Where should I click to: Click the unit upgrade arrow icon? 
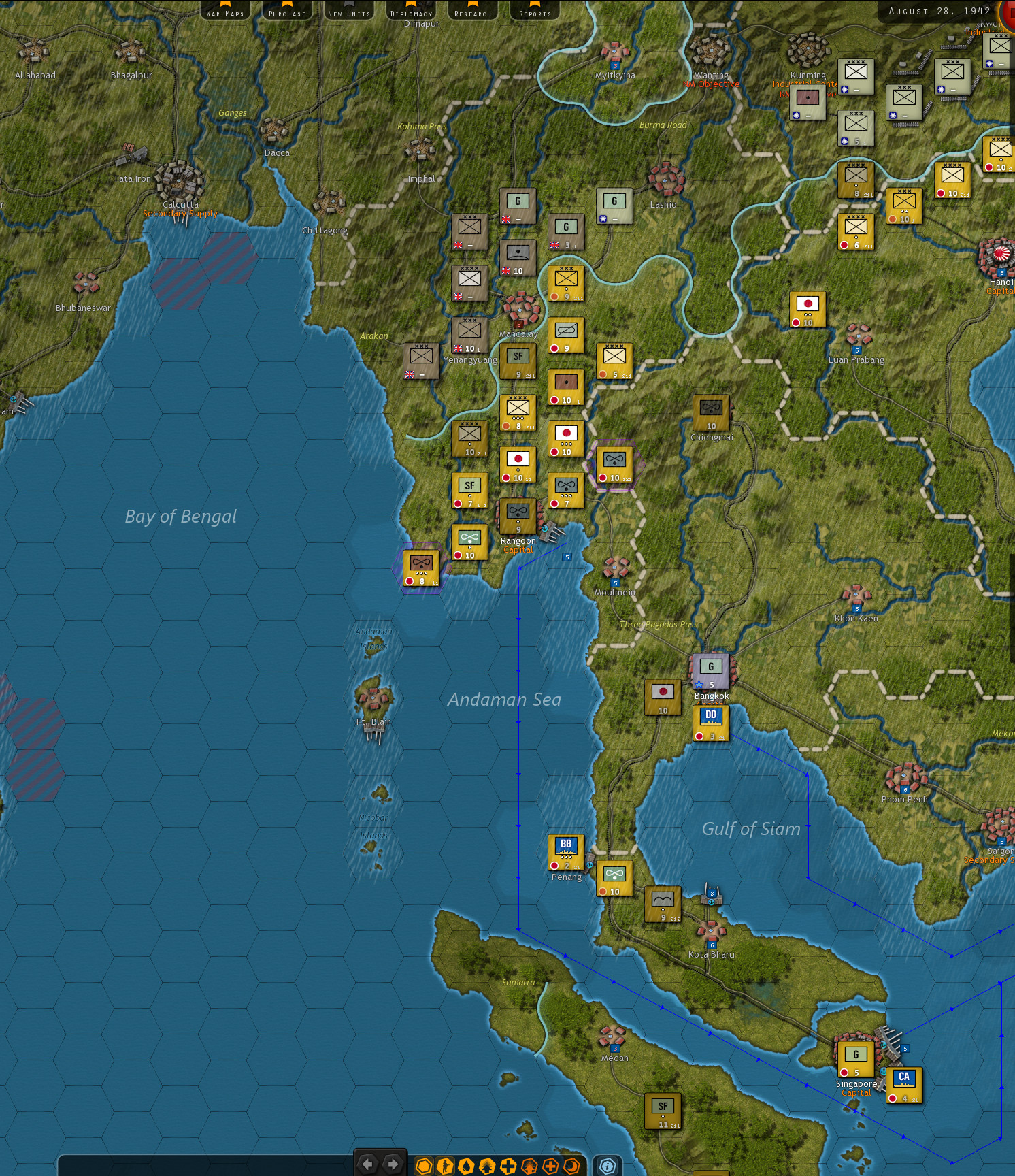487,1165
